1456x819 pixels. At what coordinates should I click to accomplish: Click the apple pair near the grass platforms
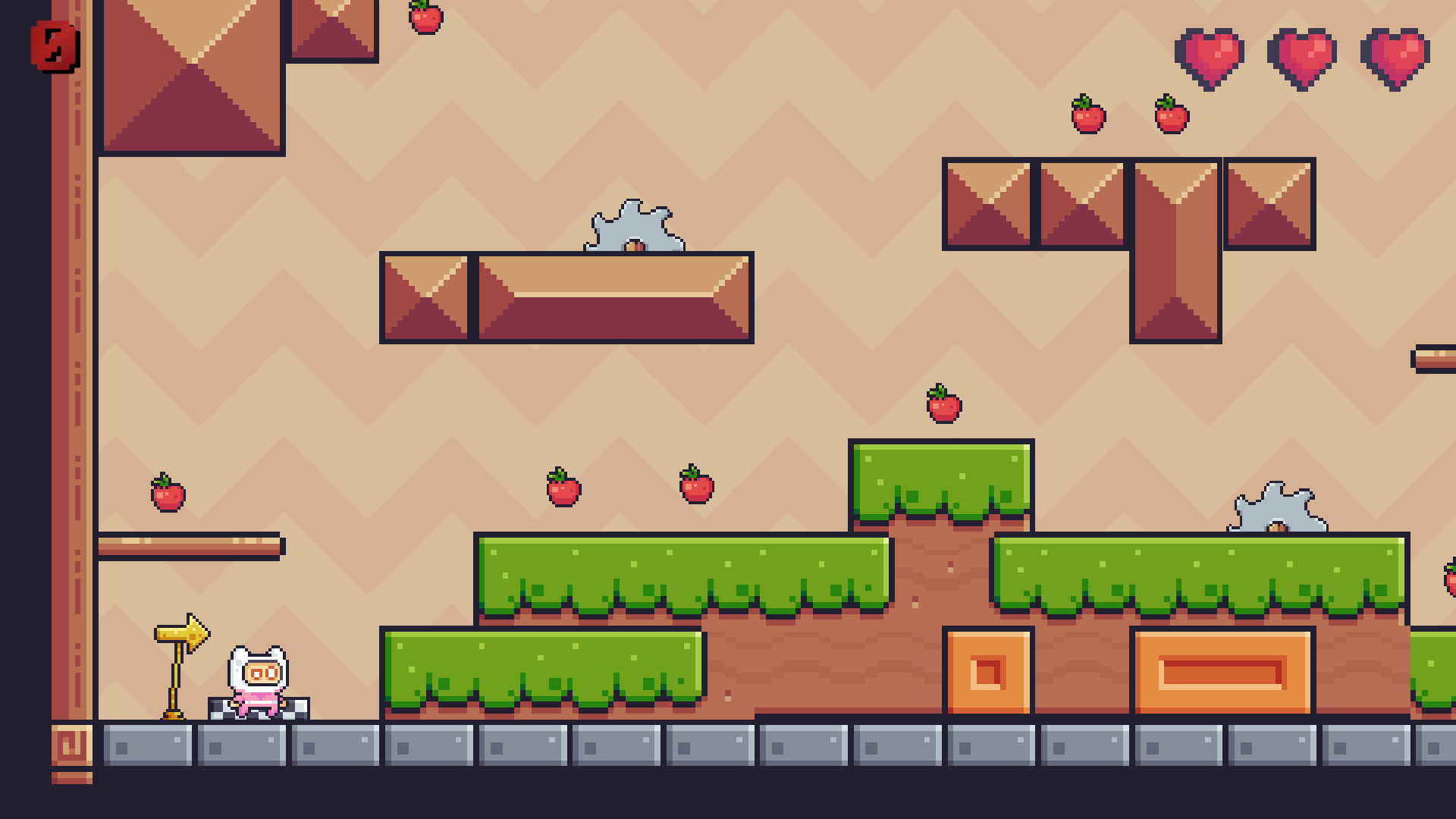click(x=565, y=489)
